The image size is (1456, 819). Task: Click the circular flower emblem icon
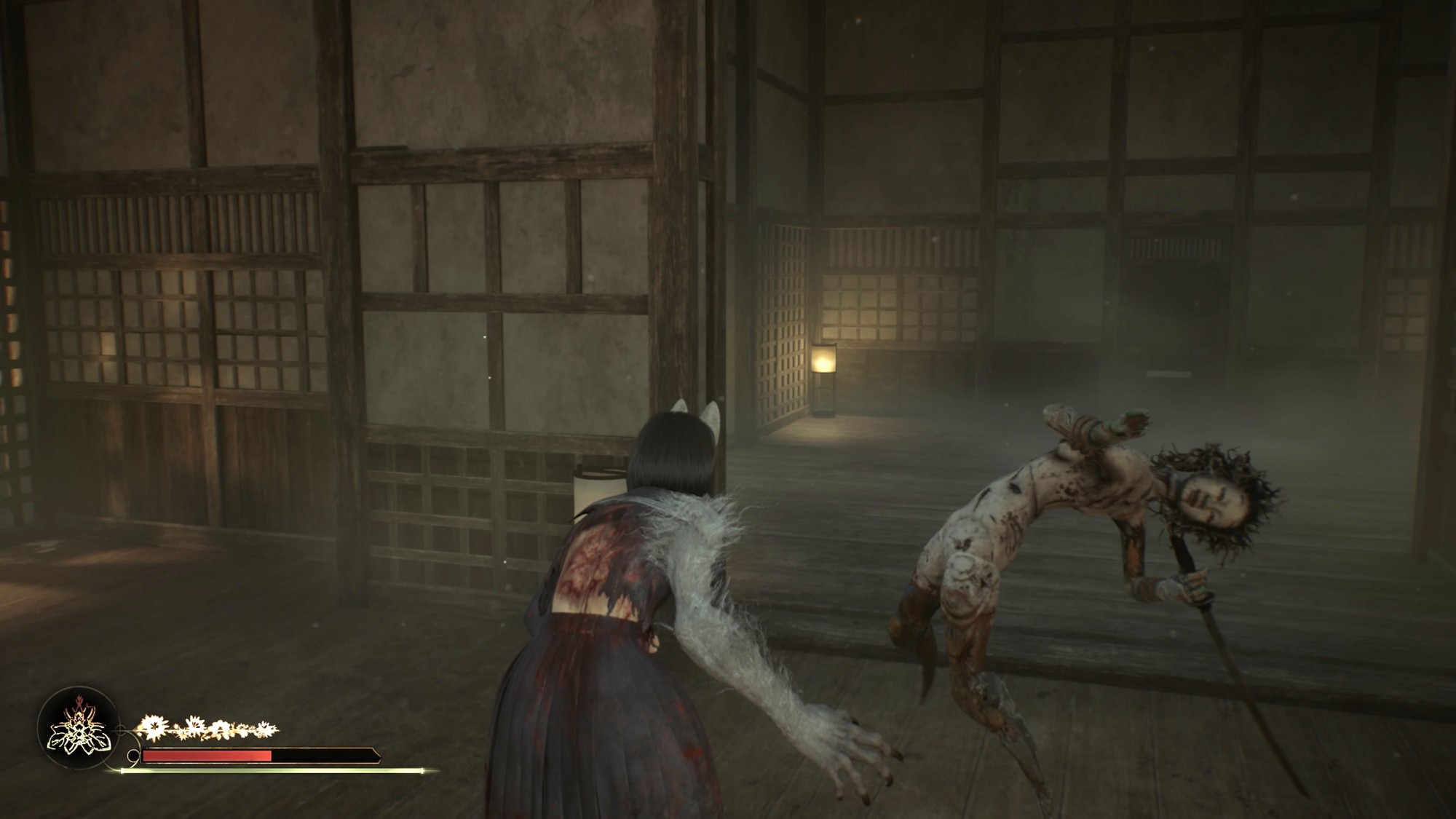point(76,729)
